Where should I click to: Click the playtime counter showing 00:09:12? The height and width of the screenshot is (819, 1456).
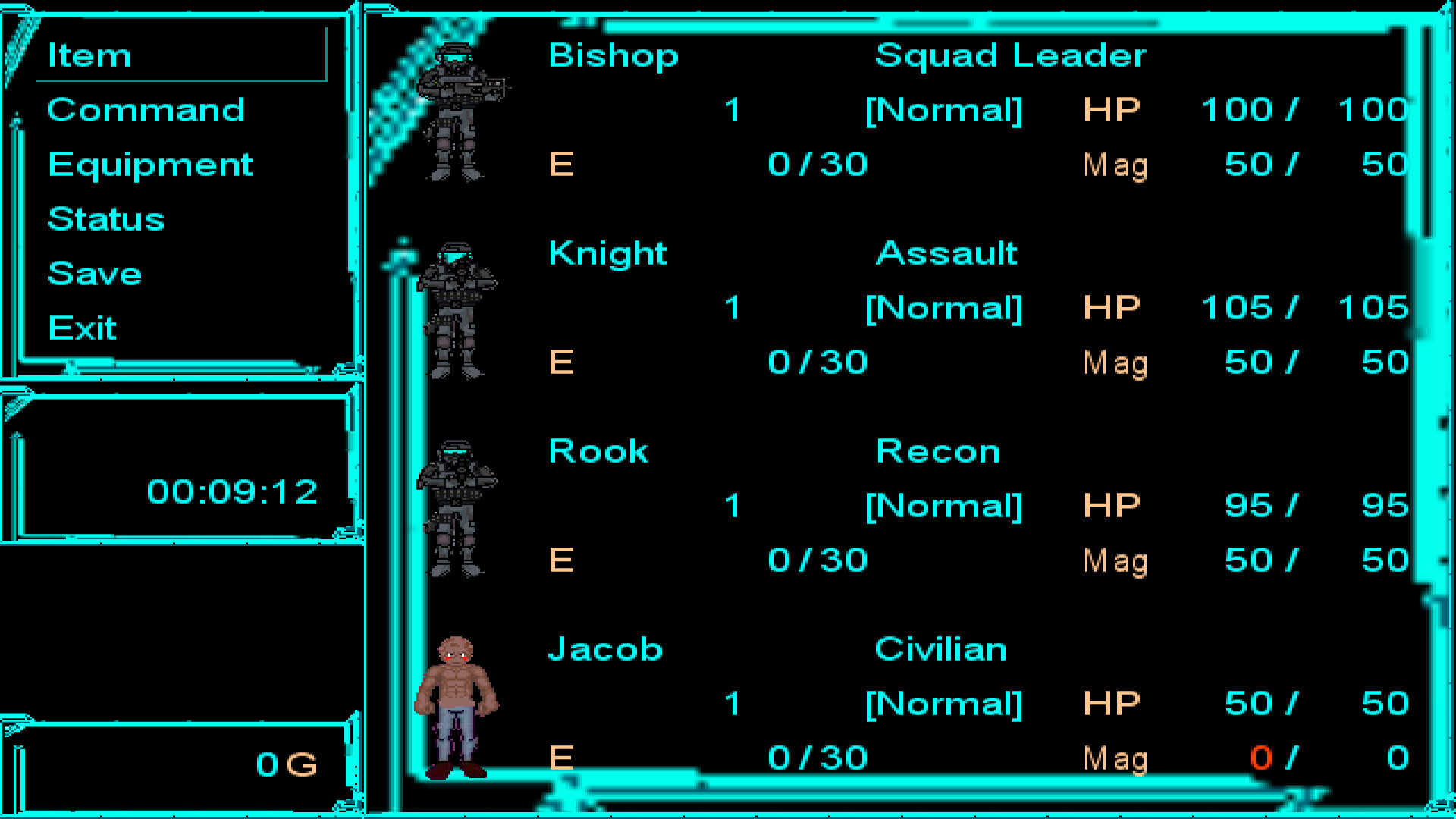[x=232, y=491]
